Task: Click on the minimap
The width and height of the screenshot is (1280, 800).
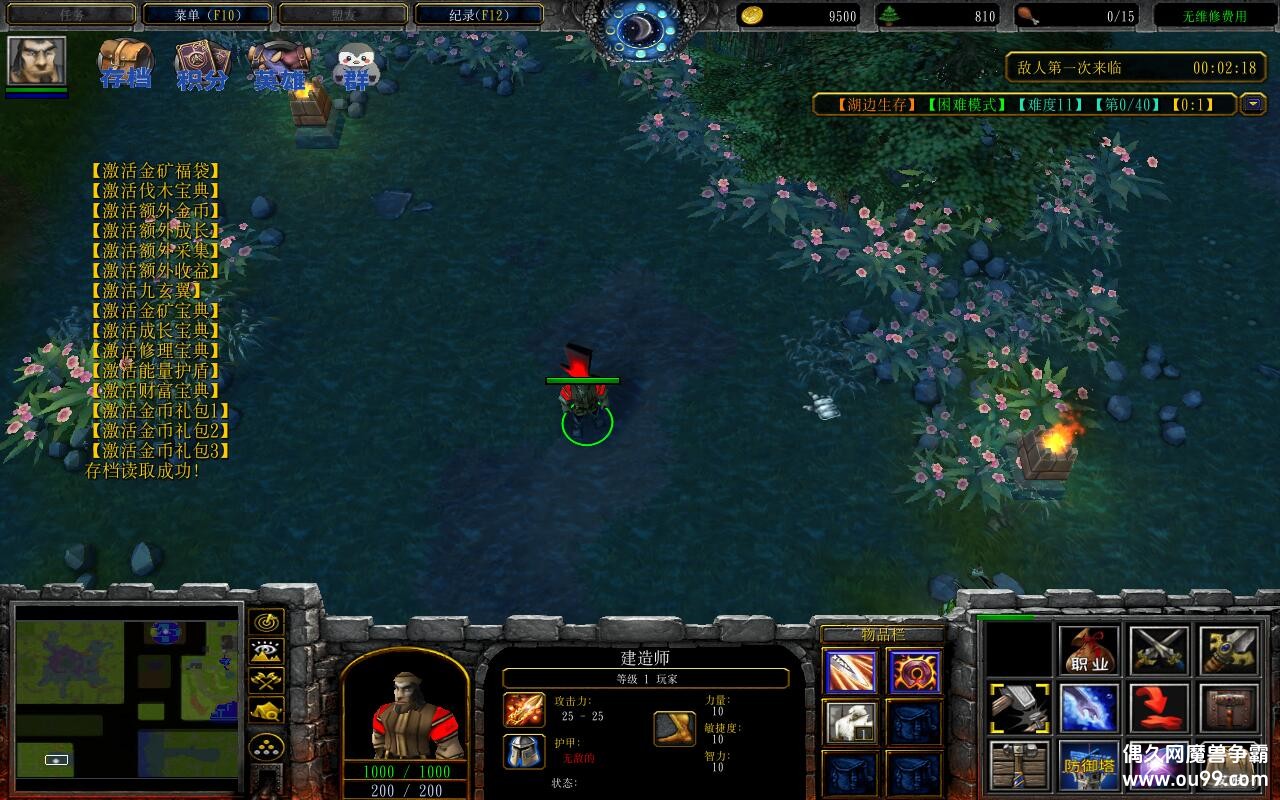Action: pos(127,692)
